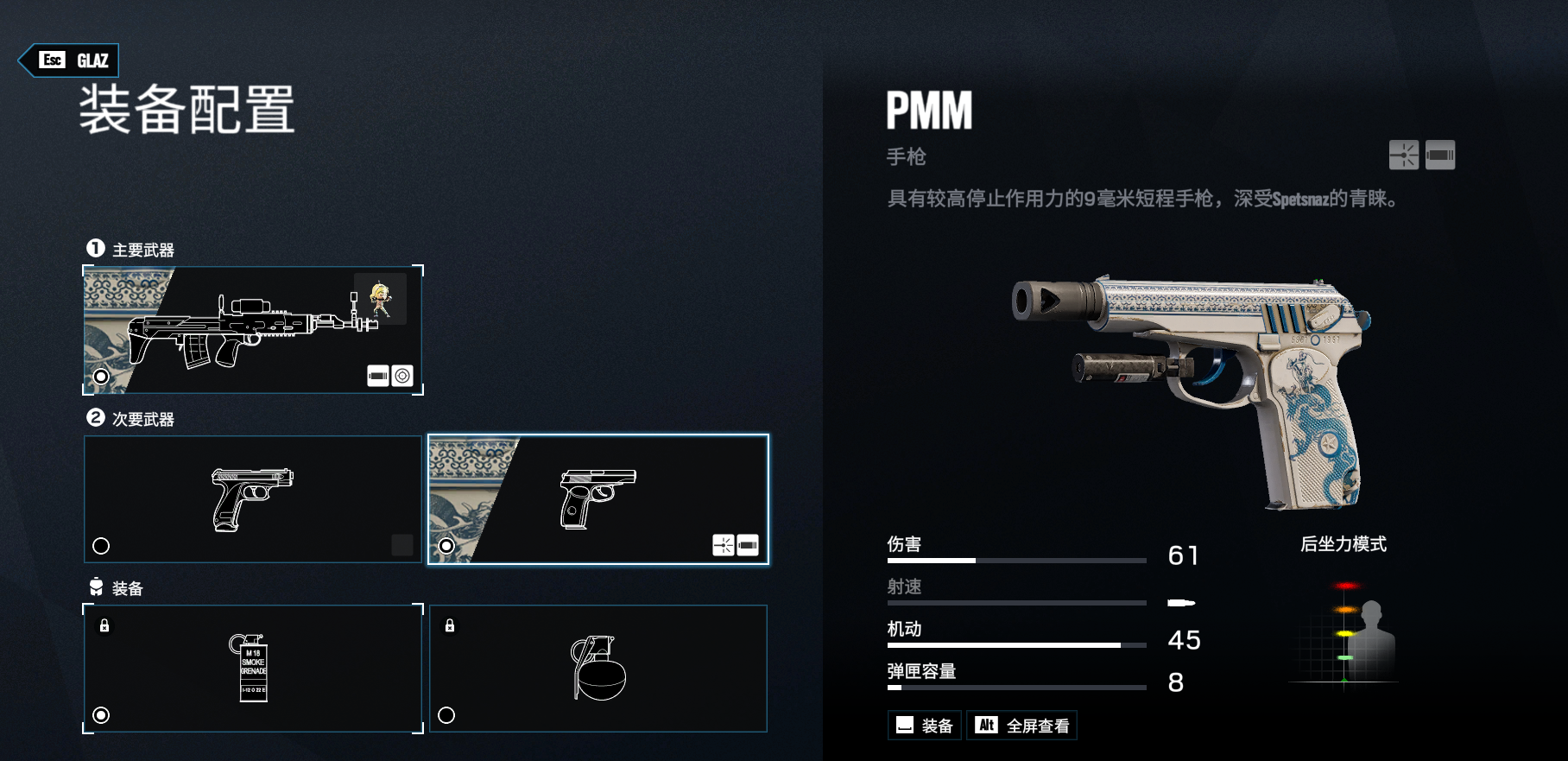Pick the M18 smoke grenade gadget

pos(252,669)
